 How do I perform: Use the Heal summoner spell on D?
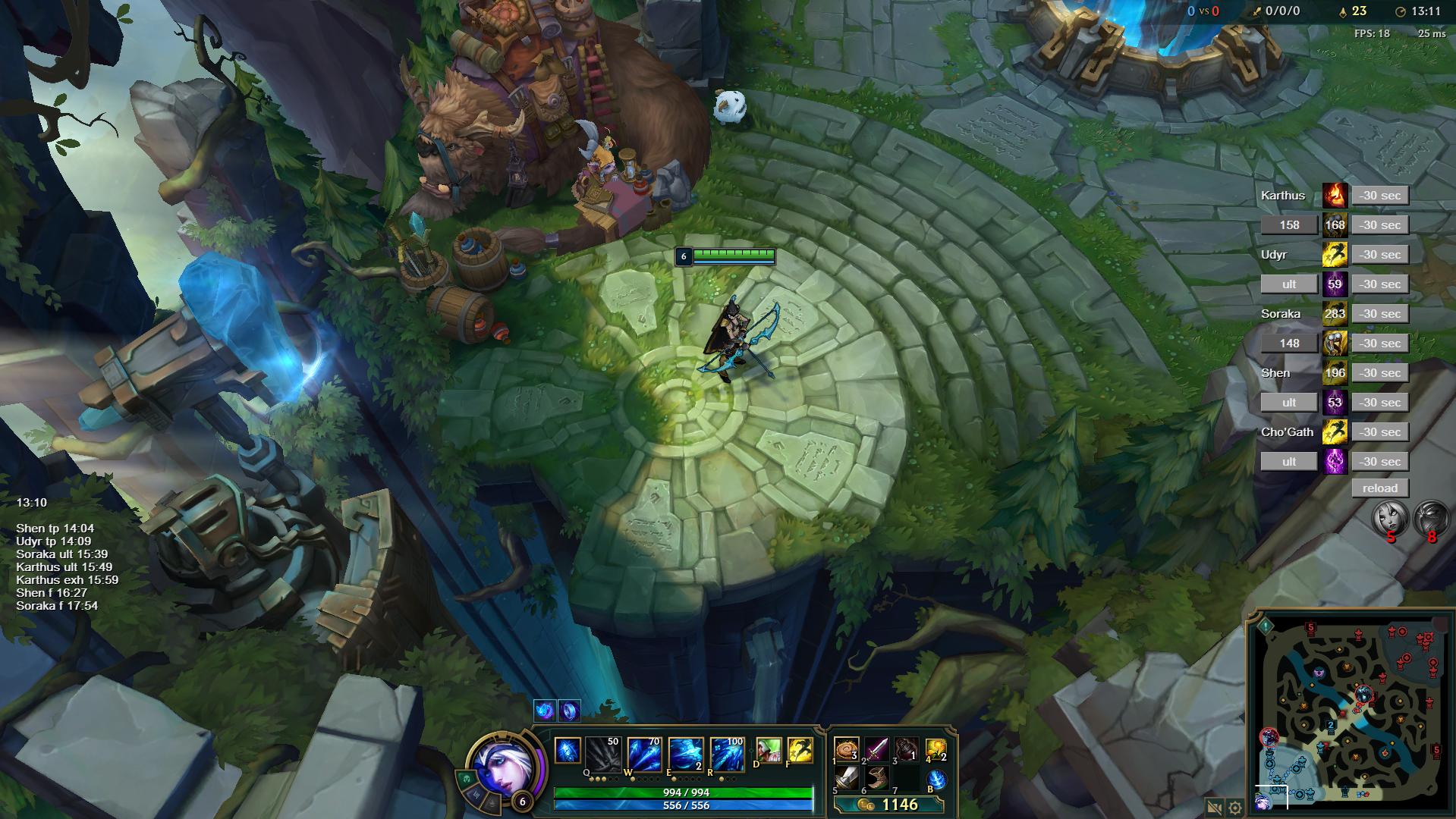coord(769,750)
